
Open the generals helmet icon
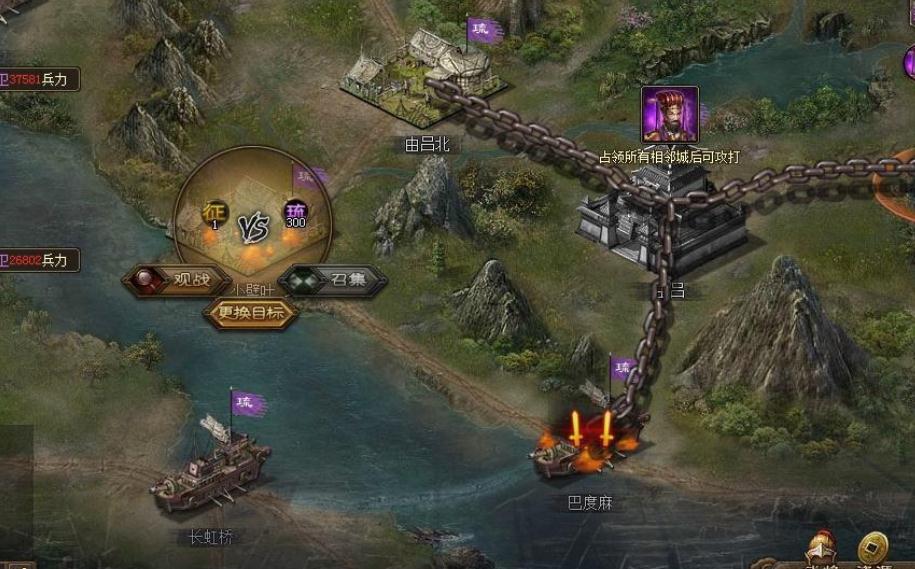pyautogui.click(x=821, y=549)
